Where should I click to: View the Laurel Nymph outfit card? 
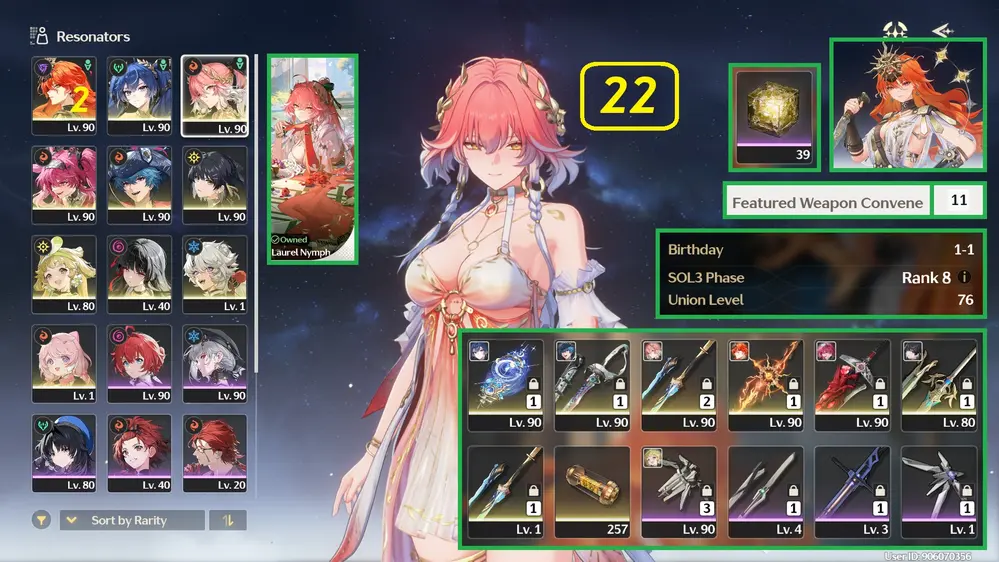(x=313, y=158)
